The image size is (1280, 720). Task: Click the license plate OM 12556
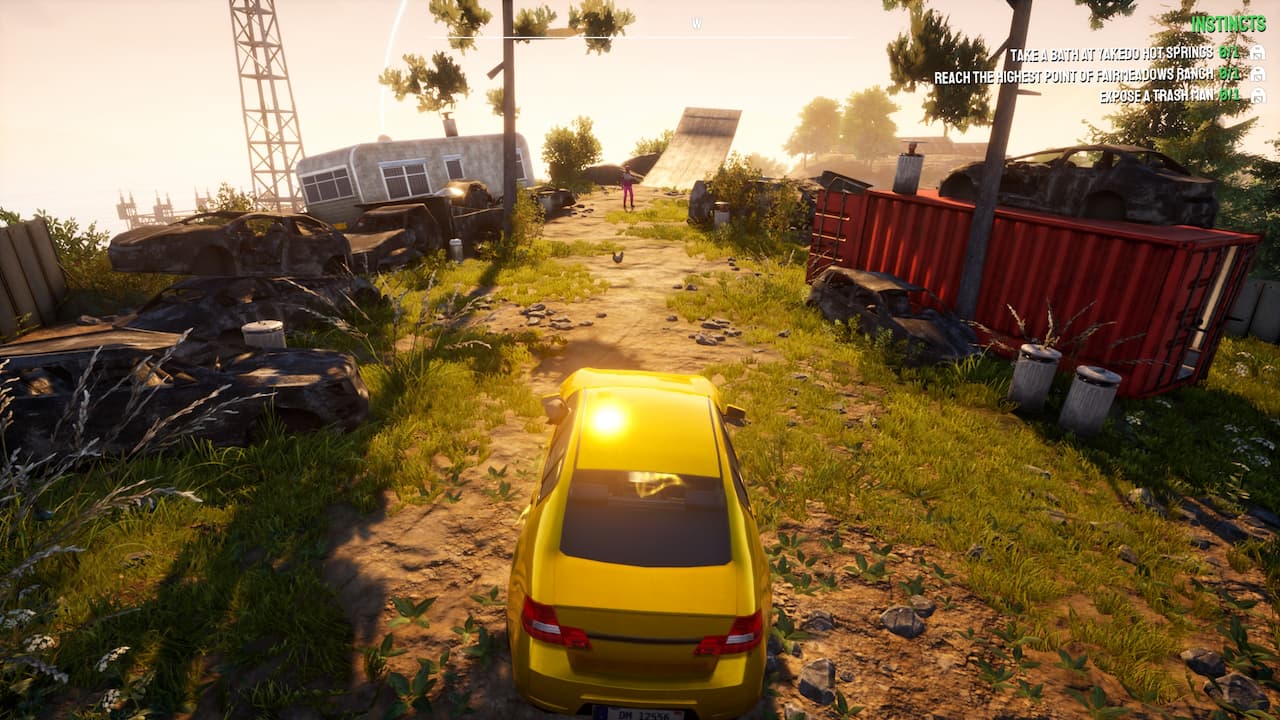(x=638, y=711)
